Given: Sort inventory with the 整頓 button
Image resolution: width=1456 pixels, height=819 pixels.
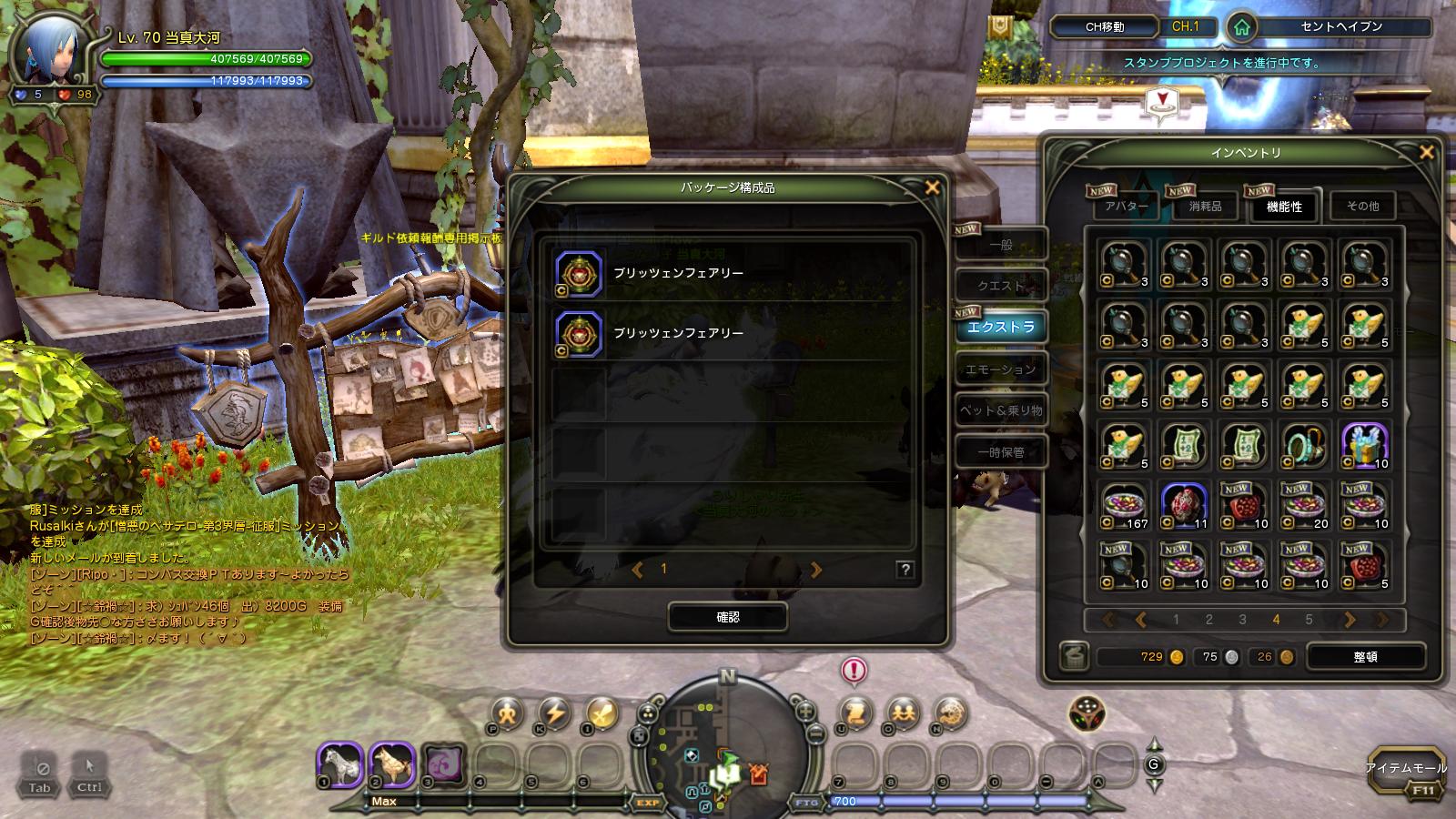Looking at the screenshot, I should point(1365,656).
